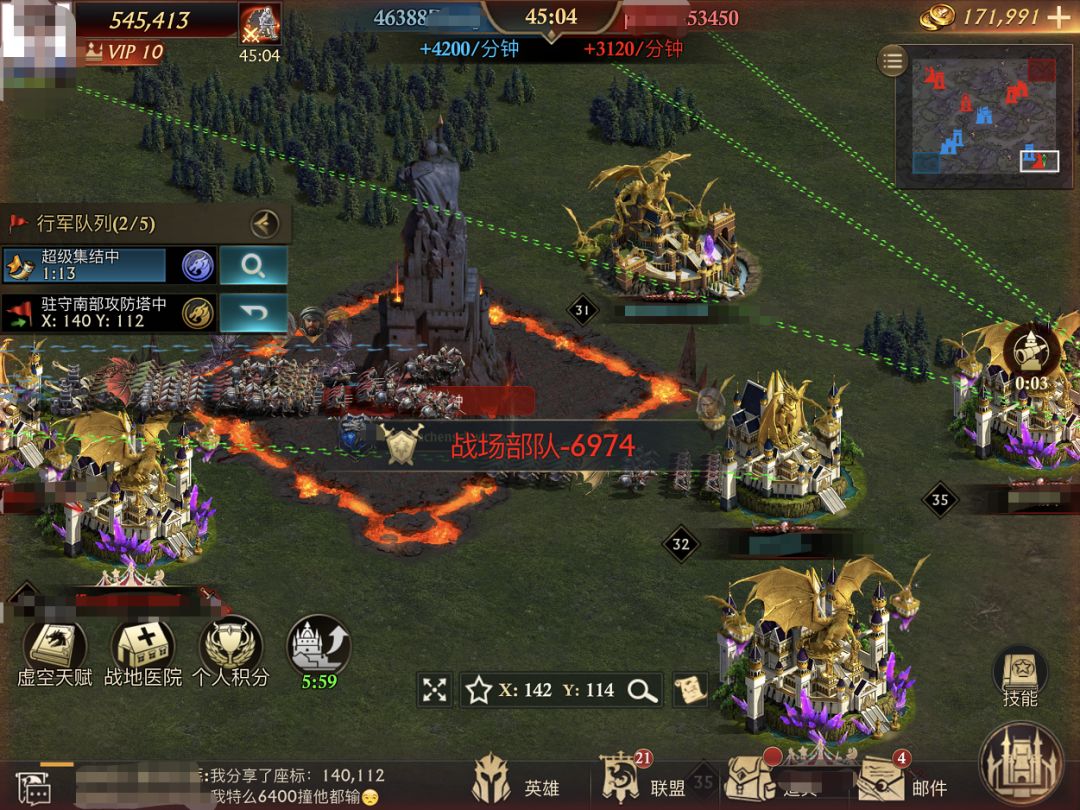The height and width of the screenshot is (810, 1080).
Task: Click the castle upgrade icon with 5:59 timer
Action: (x=318, y=646)
